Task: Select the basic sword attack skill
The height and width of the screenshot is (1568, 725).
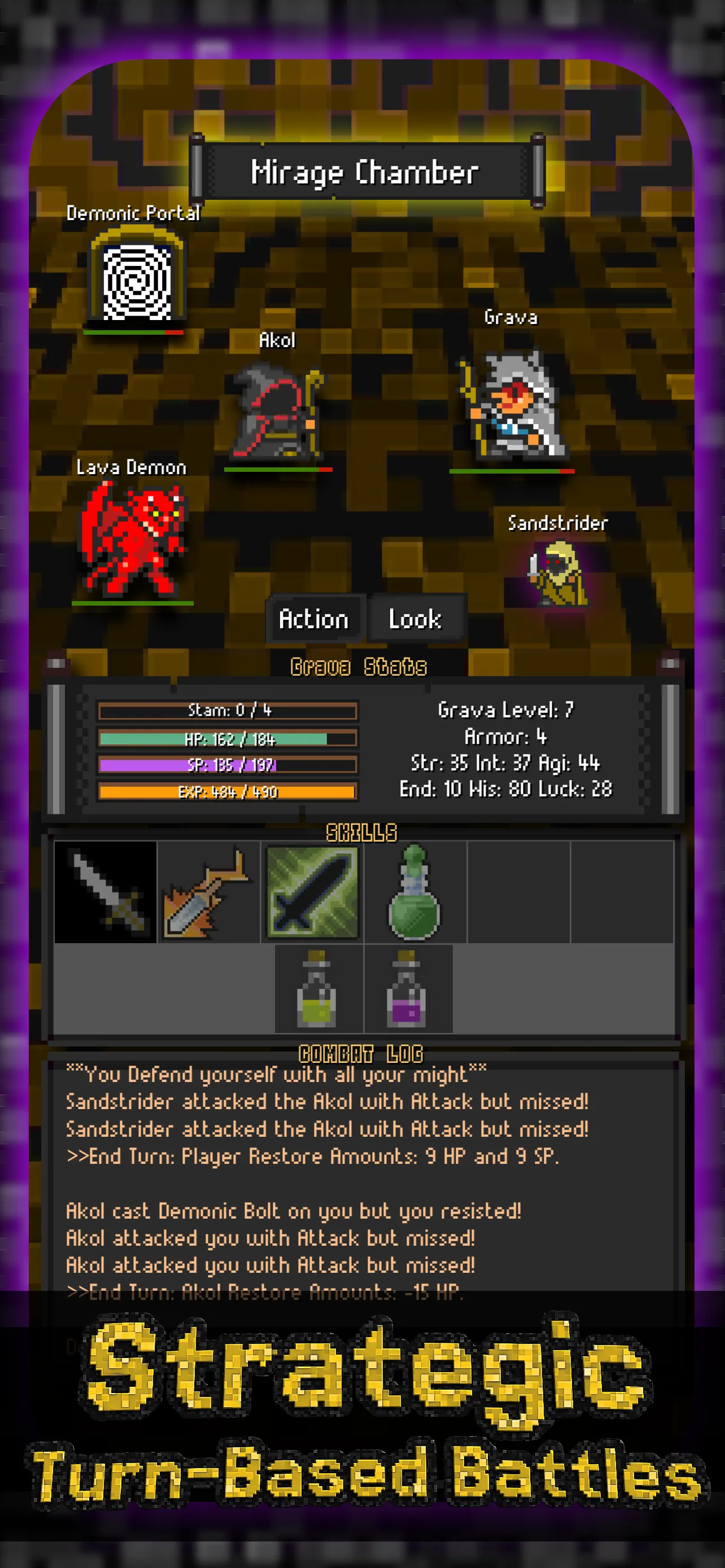Action: [104, 892]
